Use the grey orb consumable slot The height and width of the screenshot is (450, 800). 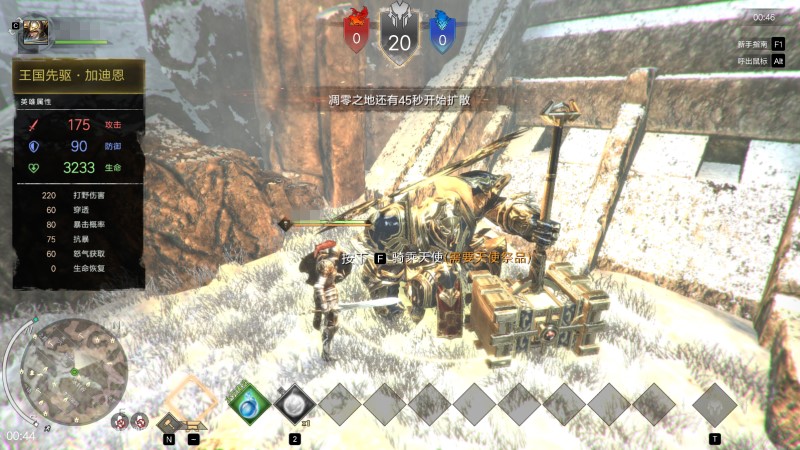coord(295,404)
